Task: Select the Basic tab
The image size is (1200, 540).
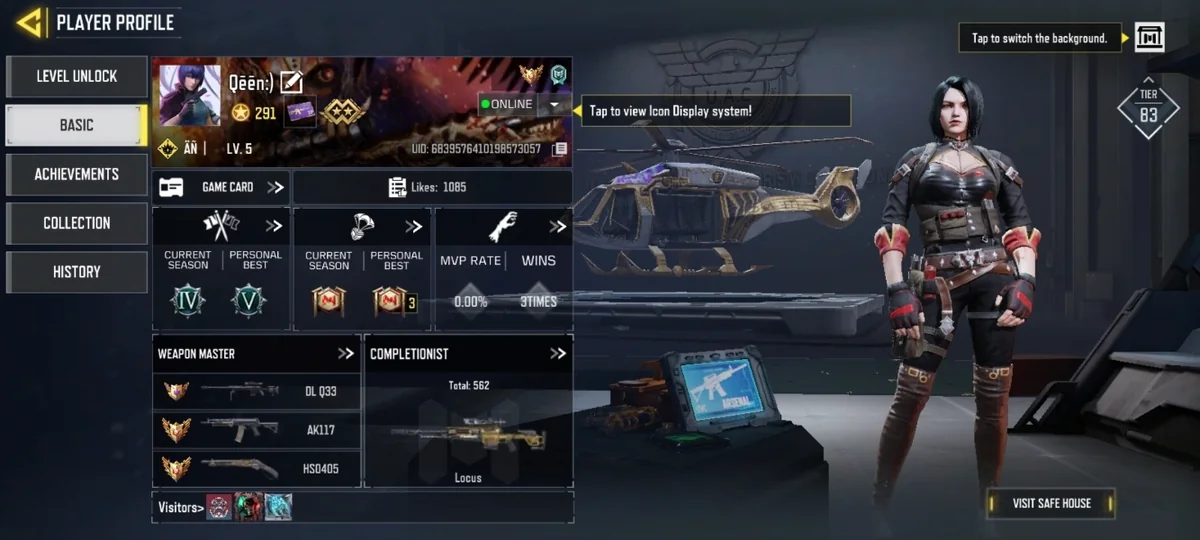Action: [x=77, y=125]
